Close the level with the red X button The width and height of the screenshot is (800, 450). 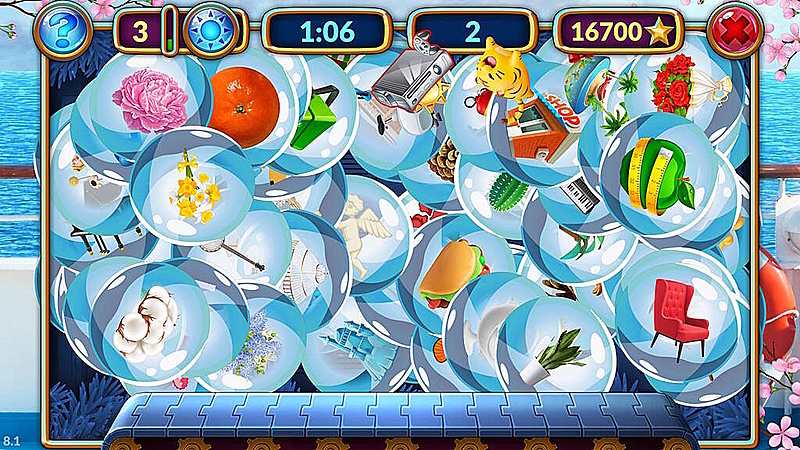pyautogui.click(x=735, y=31)
